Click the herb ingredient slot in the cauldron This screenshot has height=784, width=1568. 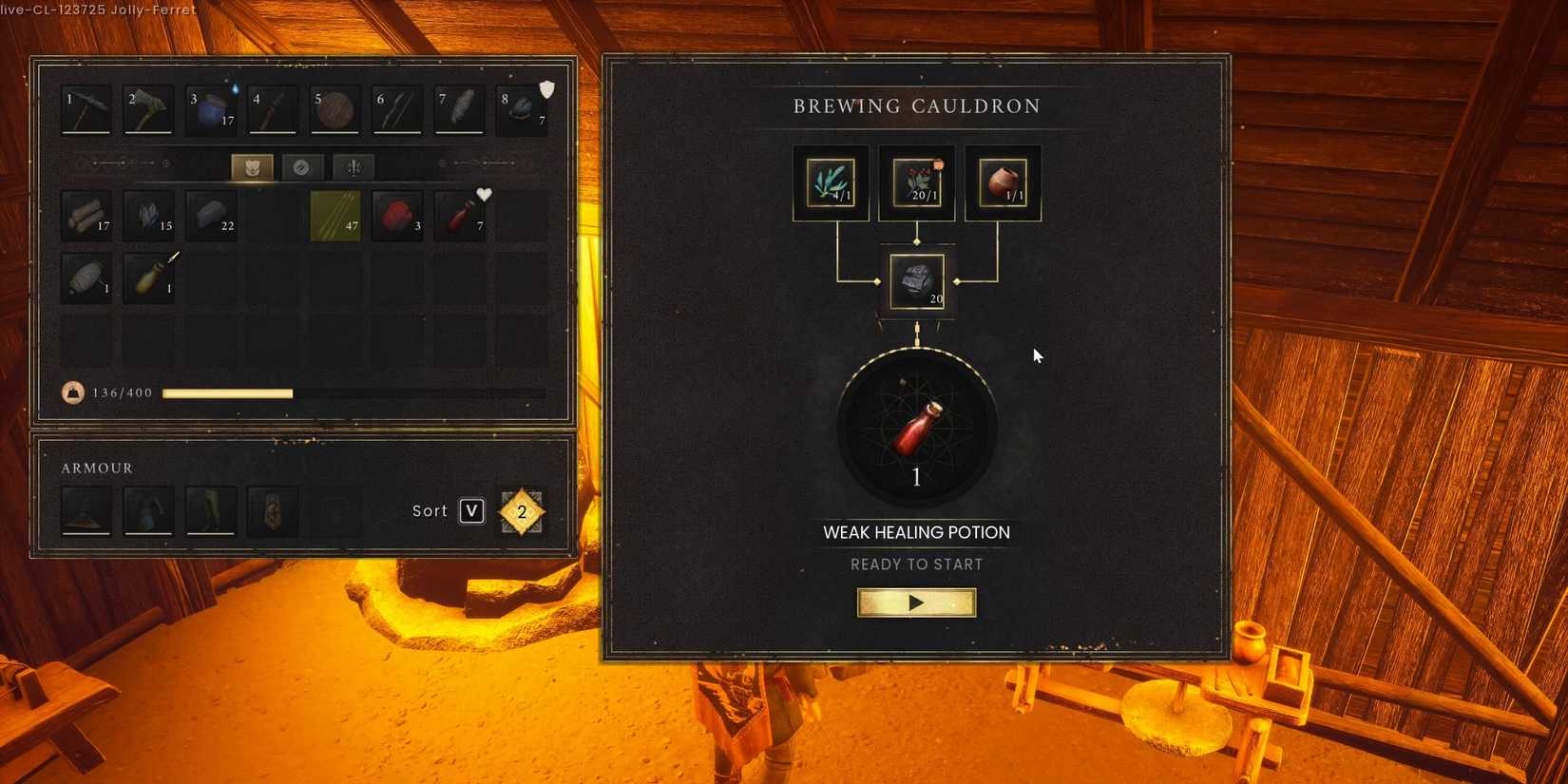coord(830,182)
